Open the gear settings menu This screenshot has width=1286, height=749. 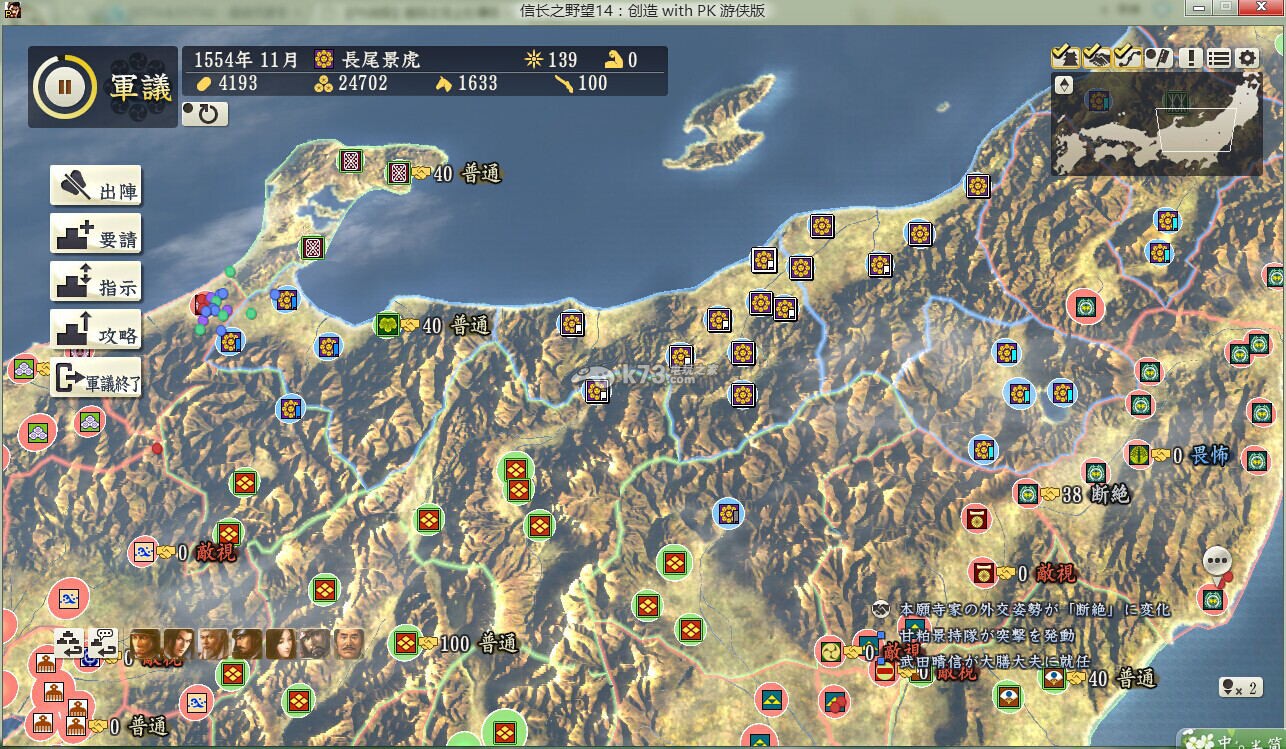(1247, 57)
